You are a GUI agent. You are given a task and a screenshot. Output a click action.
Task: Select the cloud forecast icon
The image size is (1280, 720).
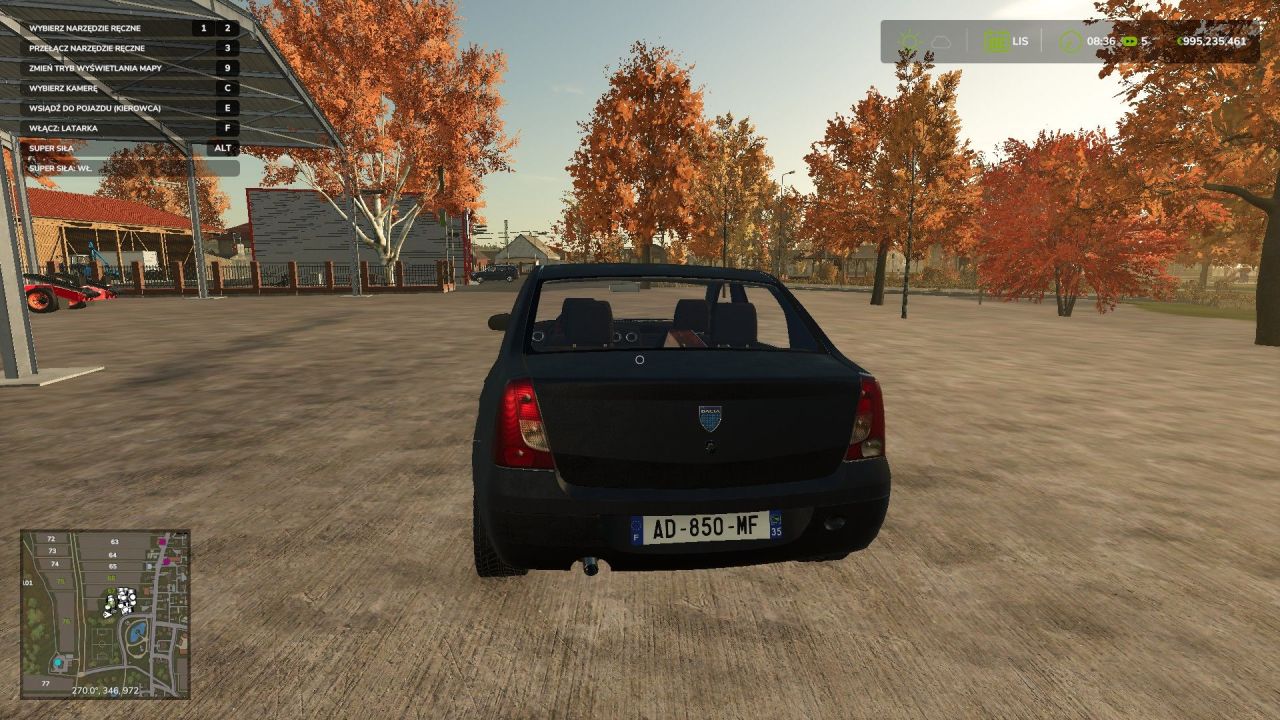[939, 40]
